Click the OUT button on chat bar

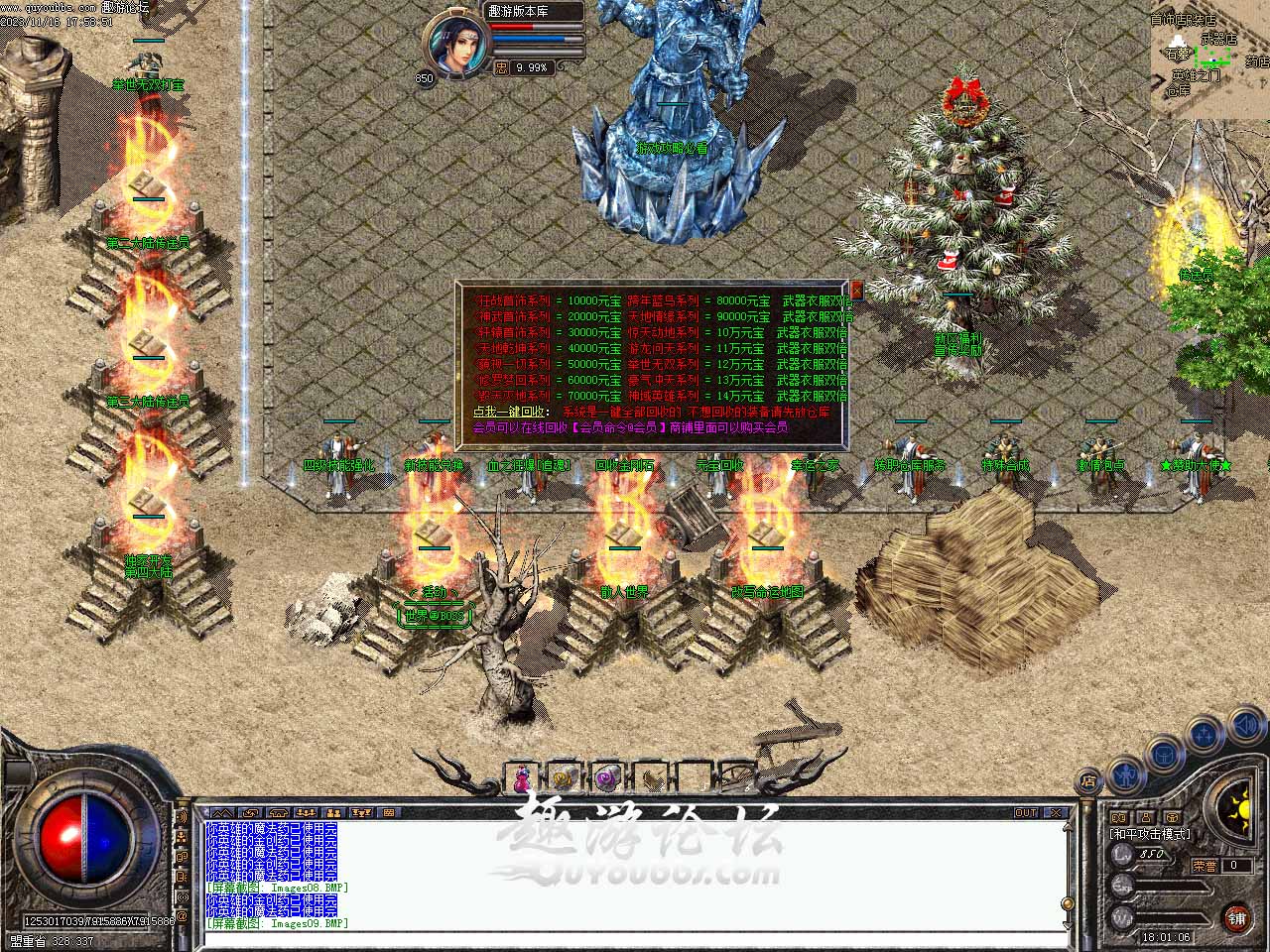(1025, 812)
